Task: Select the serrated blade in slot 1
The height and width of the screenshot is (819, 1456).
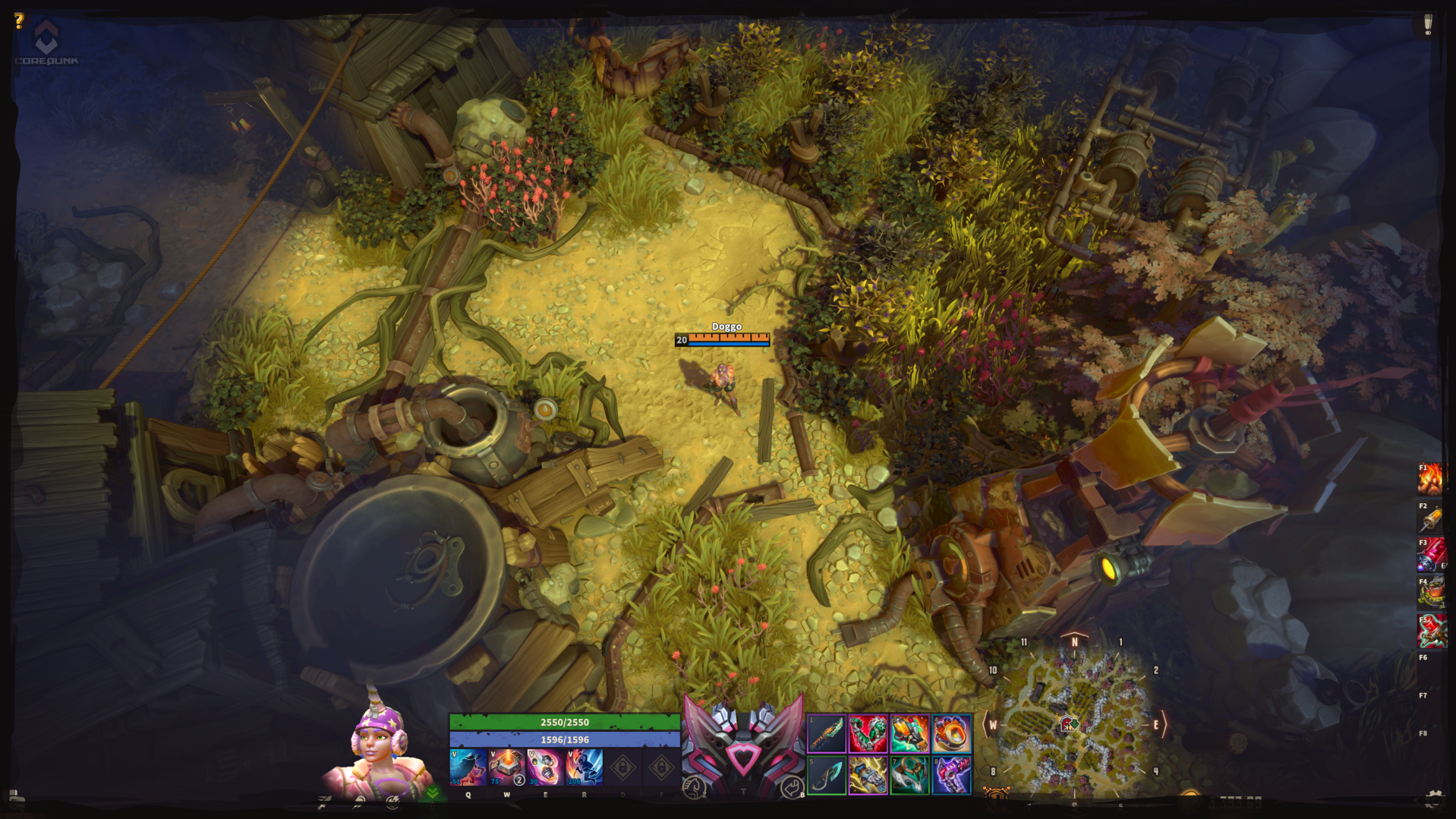Action: pos(827,734)
